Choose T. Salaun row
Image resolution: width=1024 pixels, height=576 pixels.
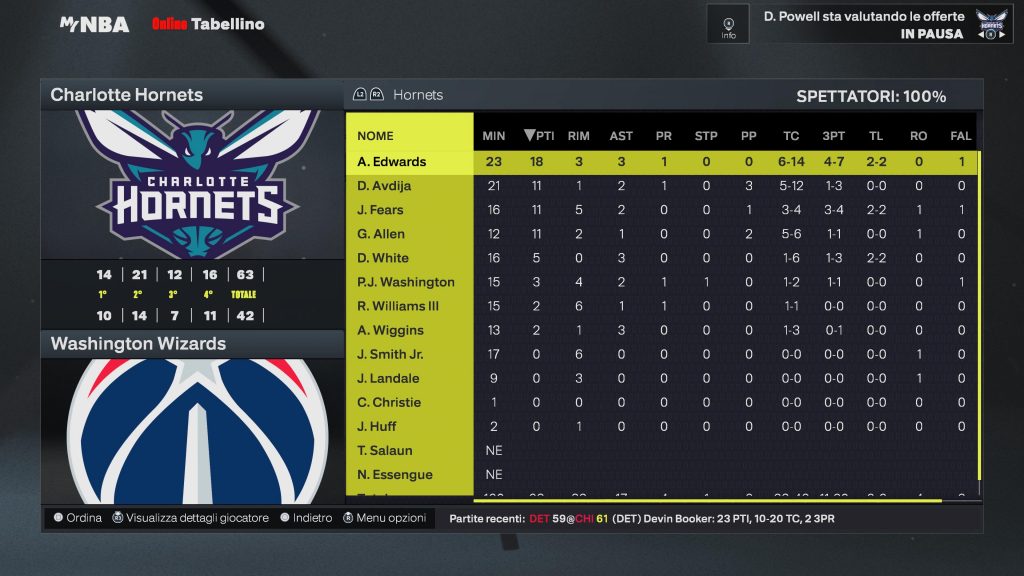(385, 450)
